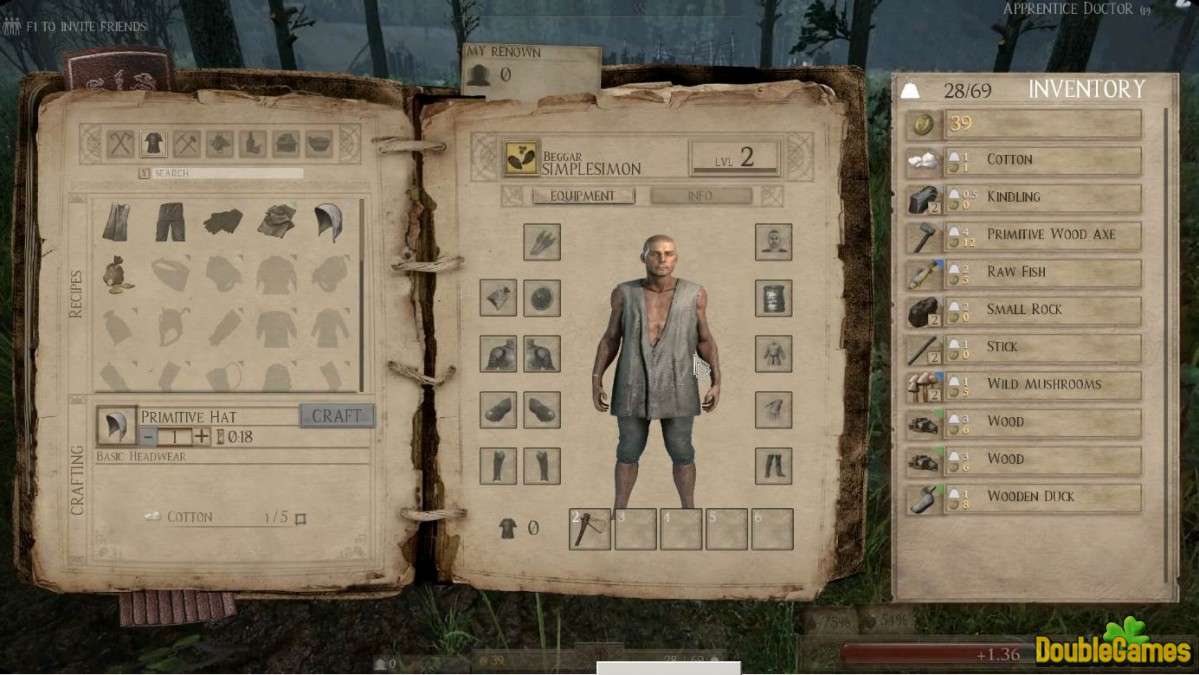The width and height of the screenshot is (1199, 675).
Task: Select the axe in the hotbar slot
Action: 590,529
